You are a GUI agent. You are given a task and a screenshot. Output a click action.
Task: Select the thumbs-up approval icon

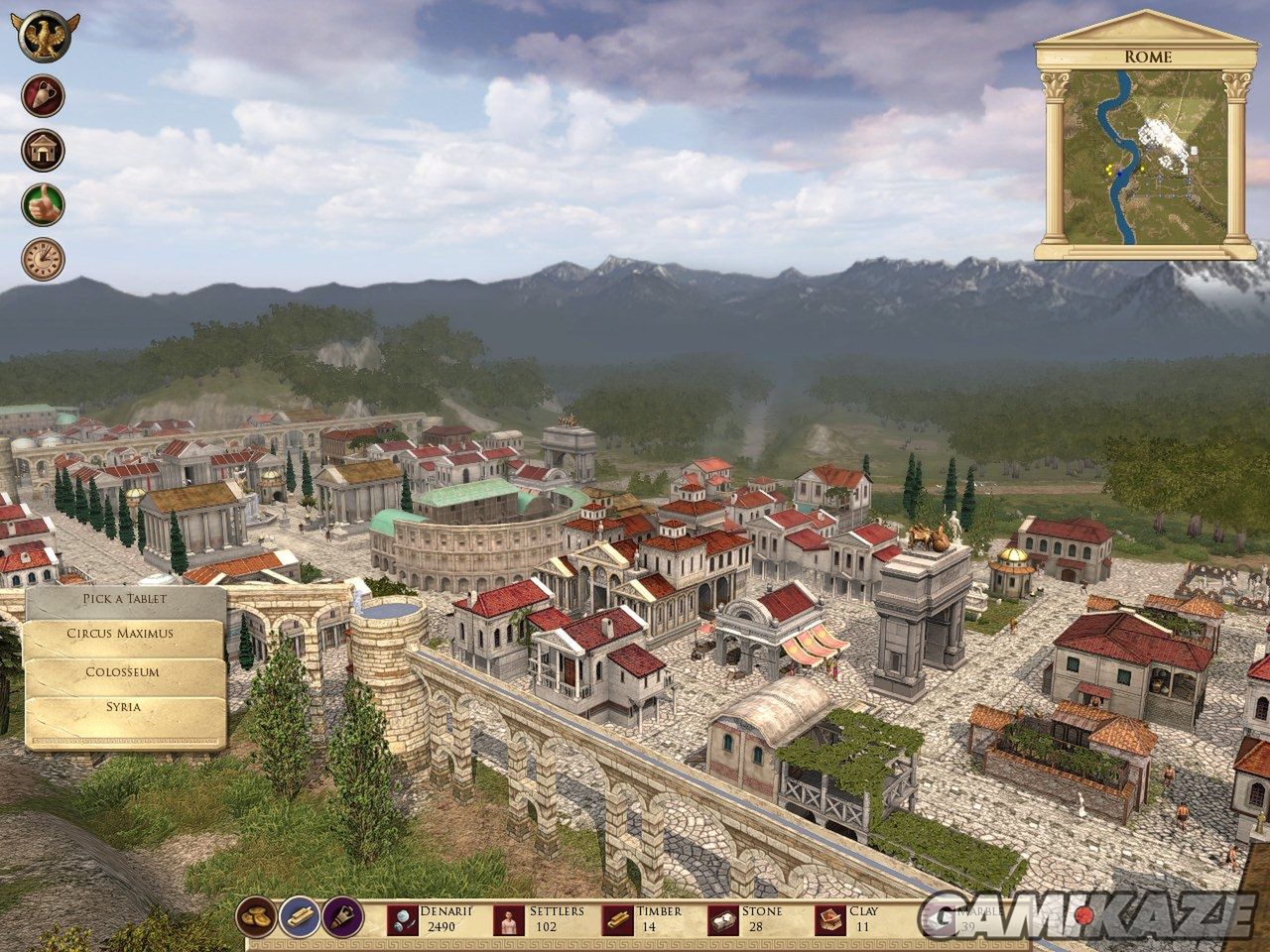[43, 203]
